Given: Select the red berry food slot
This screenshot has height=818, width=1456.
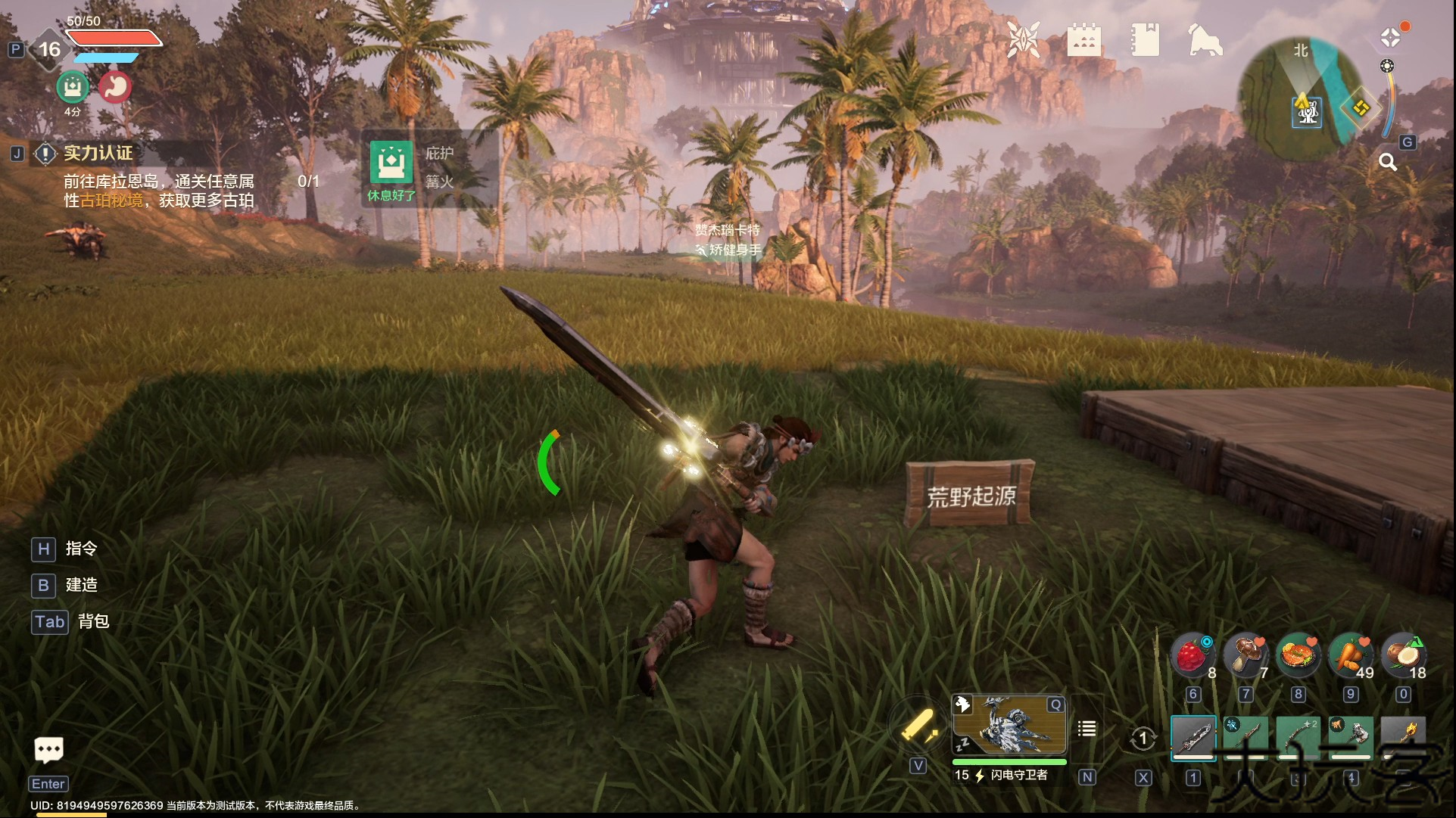Looking at the screenshot, I should (1193, 655).
